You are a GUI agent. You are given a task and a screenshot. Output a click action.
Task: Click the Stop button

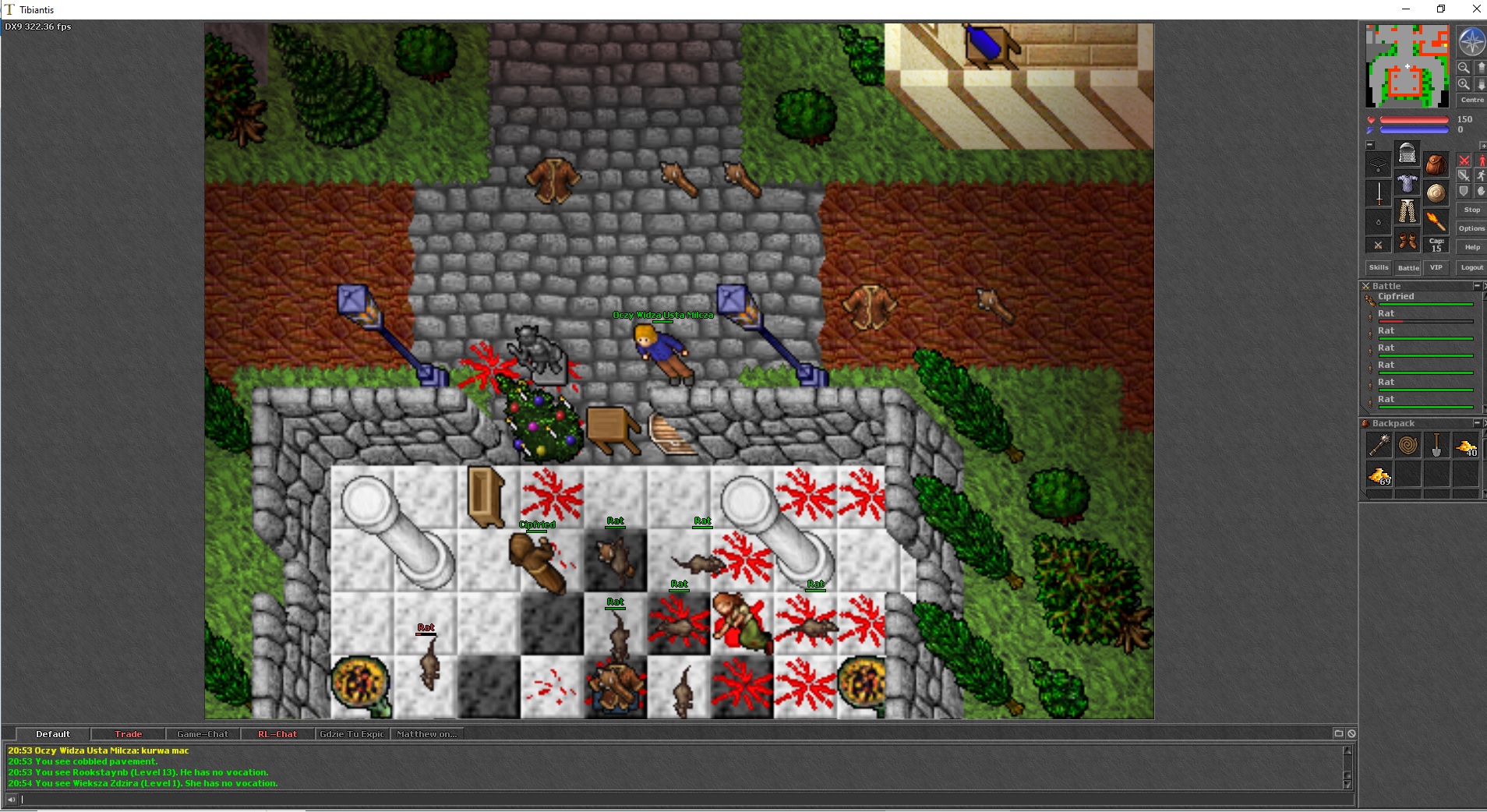pyautogui.click(x=1471, y=210)
